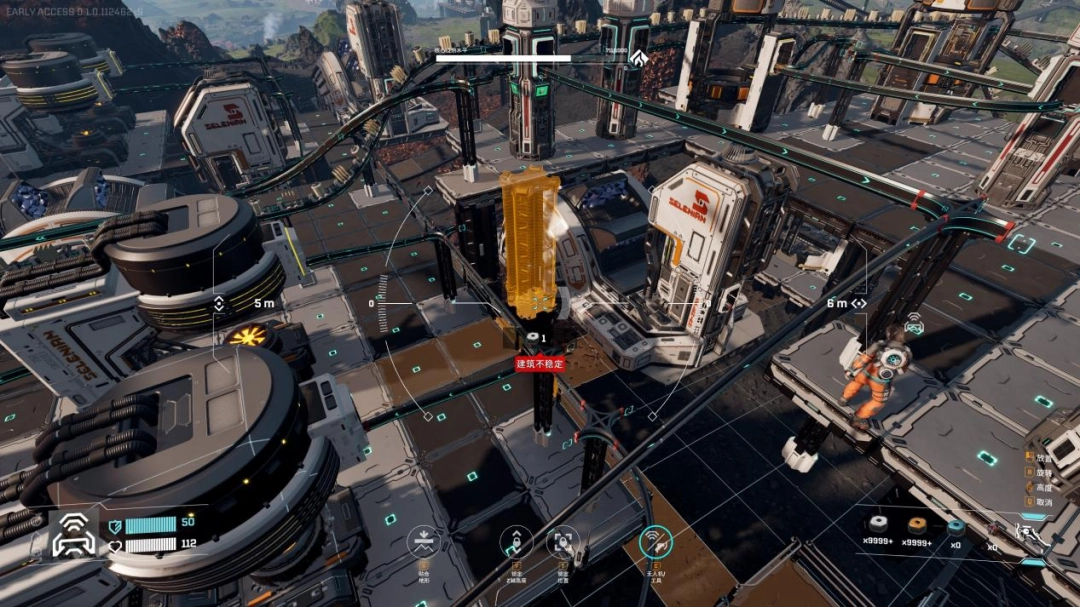
Task: Select the white building material resource
Action: (880, 525)
